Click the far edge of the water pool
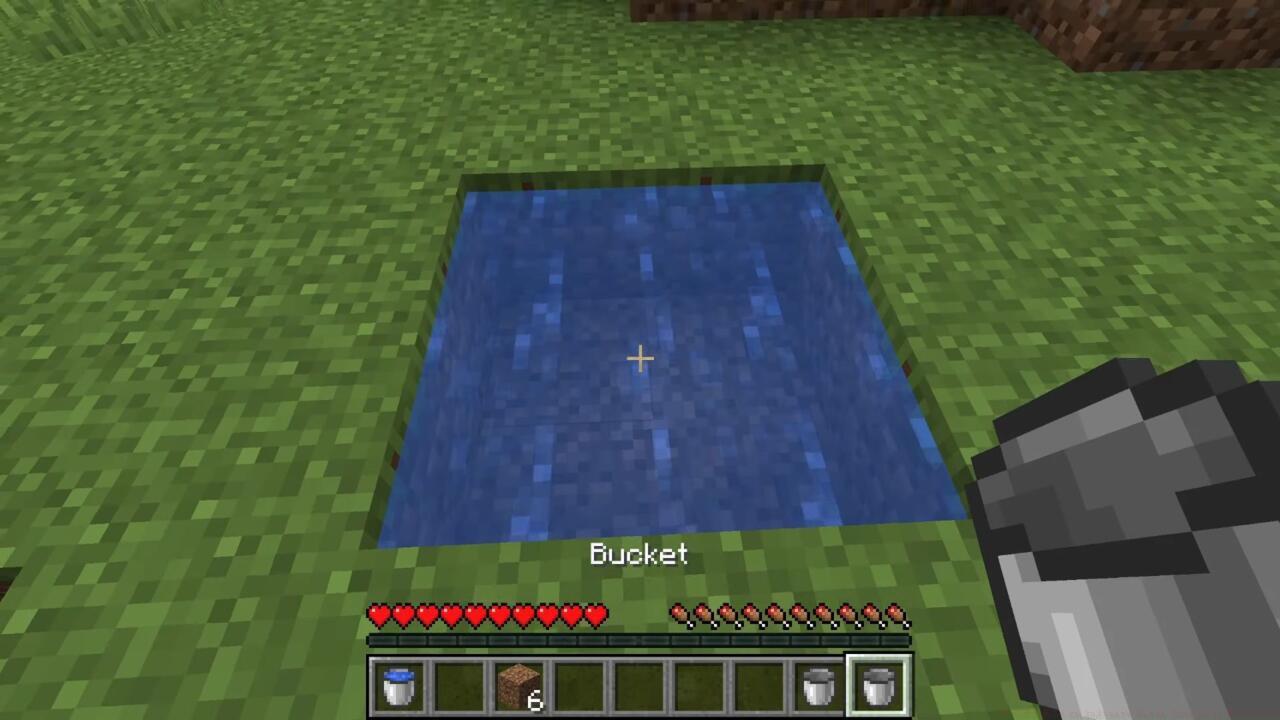 tap(640, 185)
